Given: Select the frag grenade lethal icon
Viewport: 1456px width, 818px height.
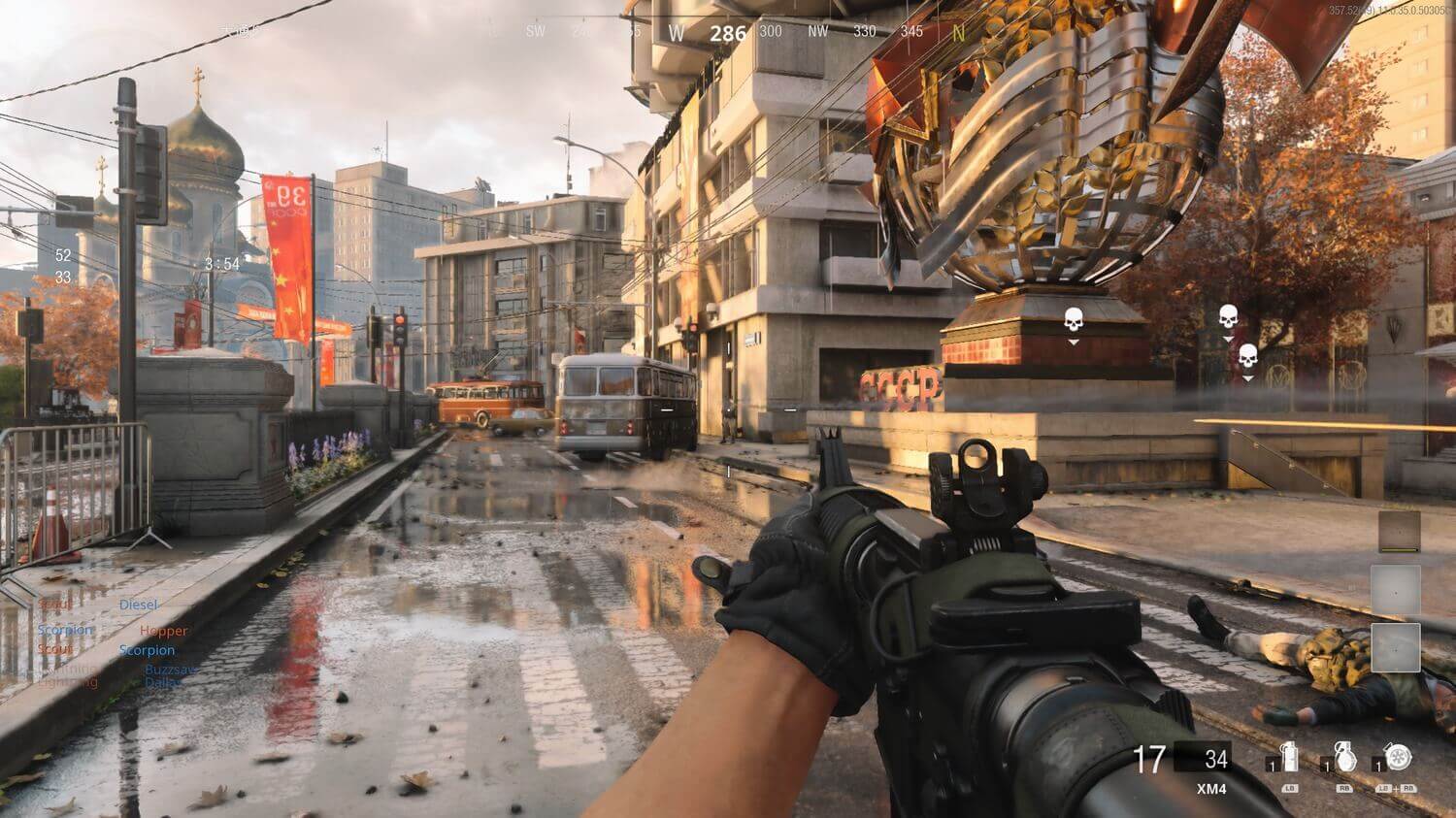Looking at the screenshot, I should (x=1344, y=758).
